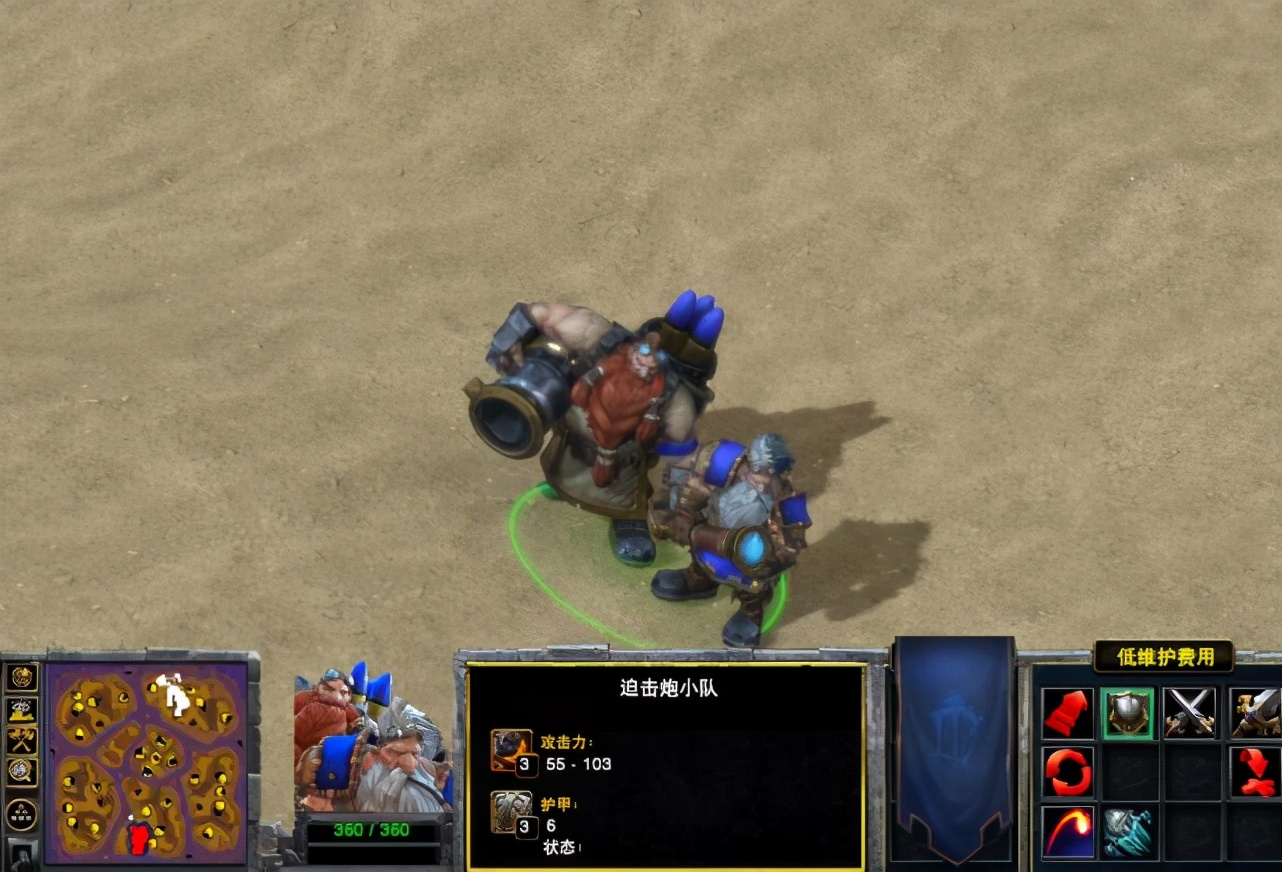Click the unit icon in the command card corner
1282x872 pixels.
[1256, 712]
